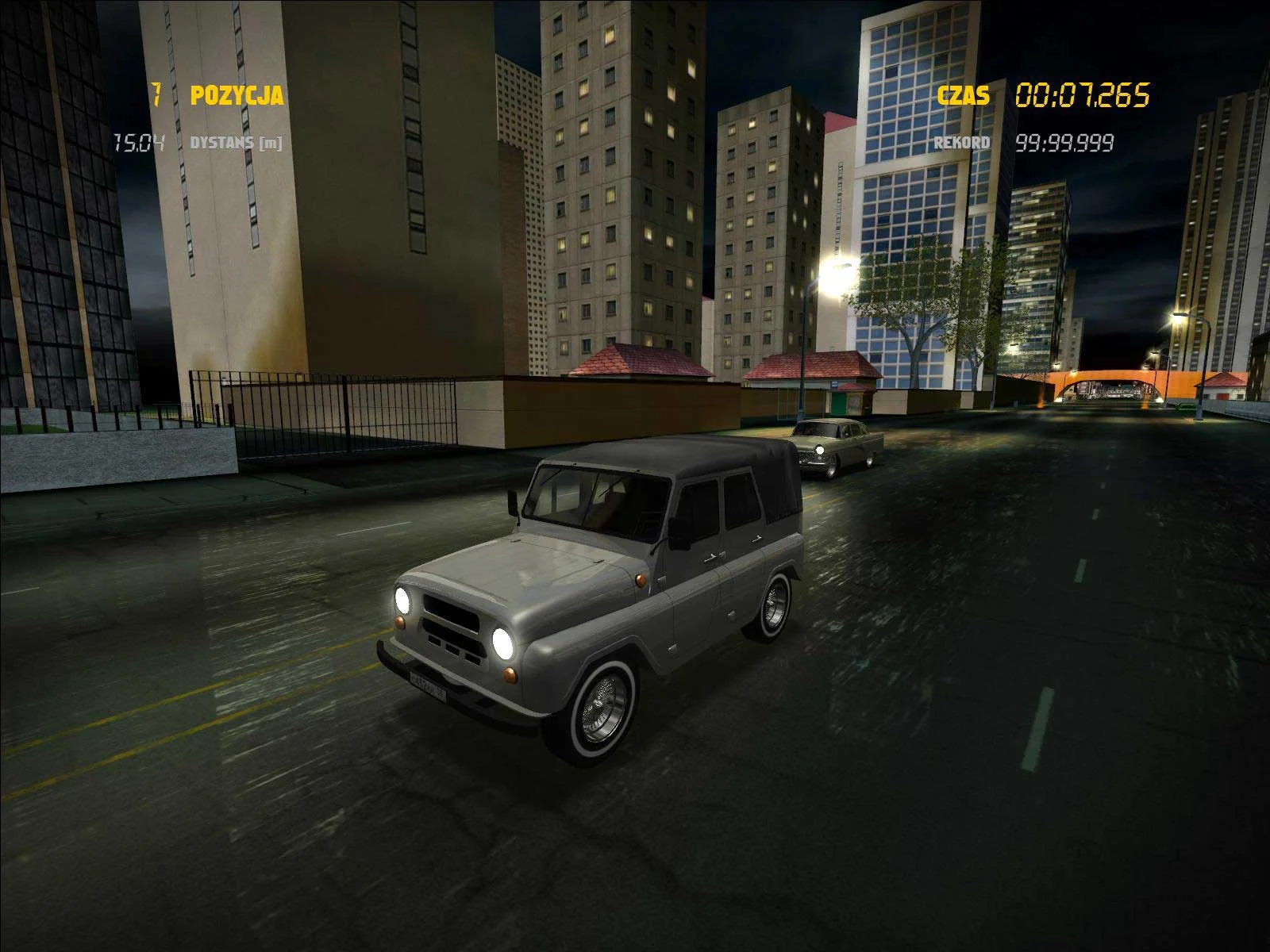Click the CZAS label text

pos(962,95)
